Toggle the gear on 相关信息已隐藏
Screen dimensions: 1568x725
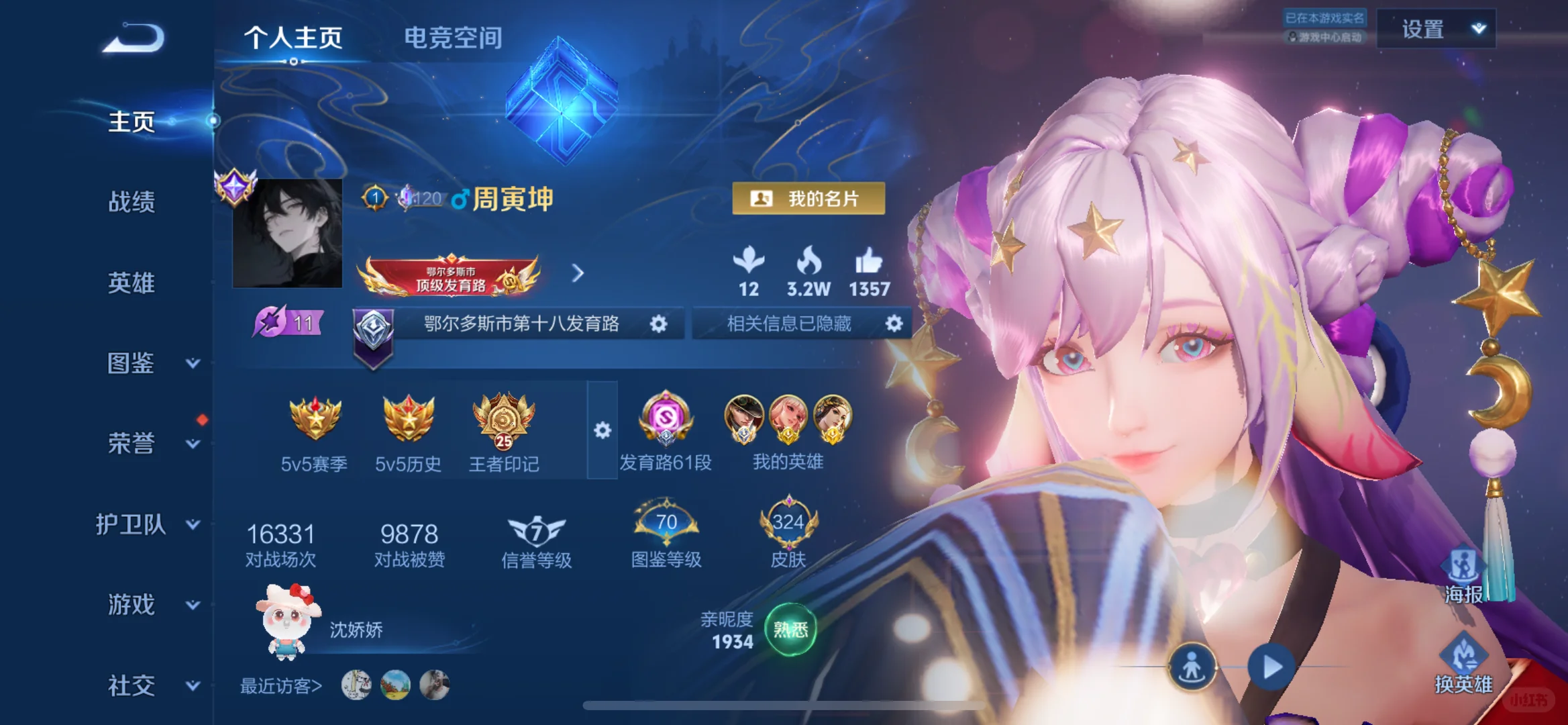pos(894,324)
